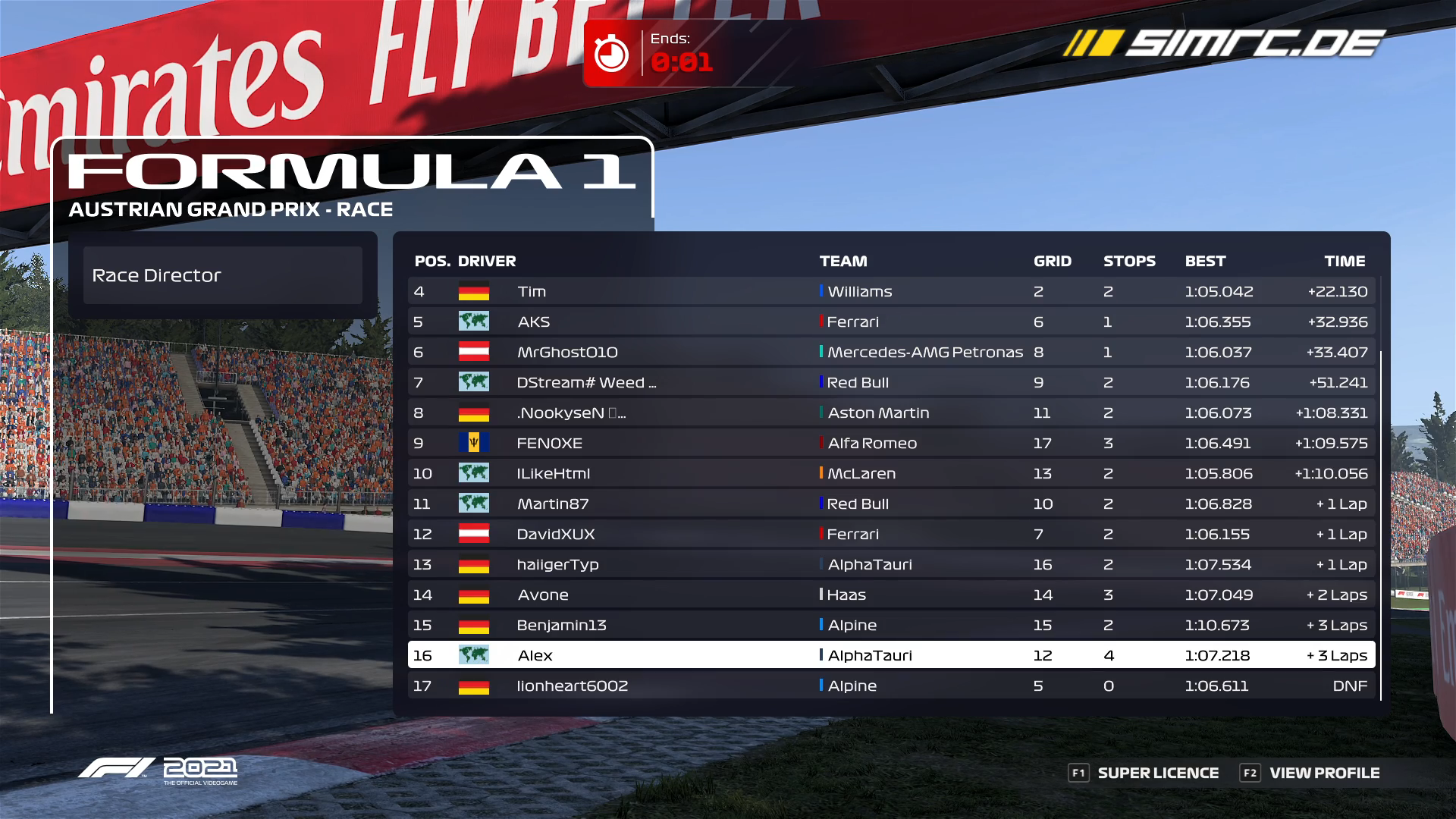Open the Super Licence view
Viewport: 1456px width, 819px height.
1144,773
